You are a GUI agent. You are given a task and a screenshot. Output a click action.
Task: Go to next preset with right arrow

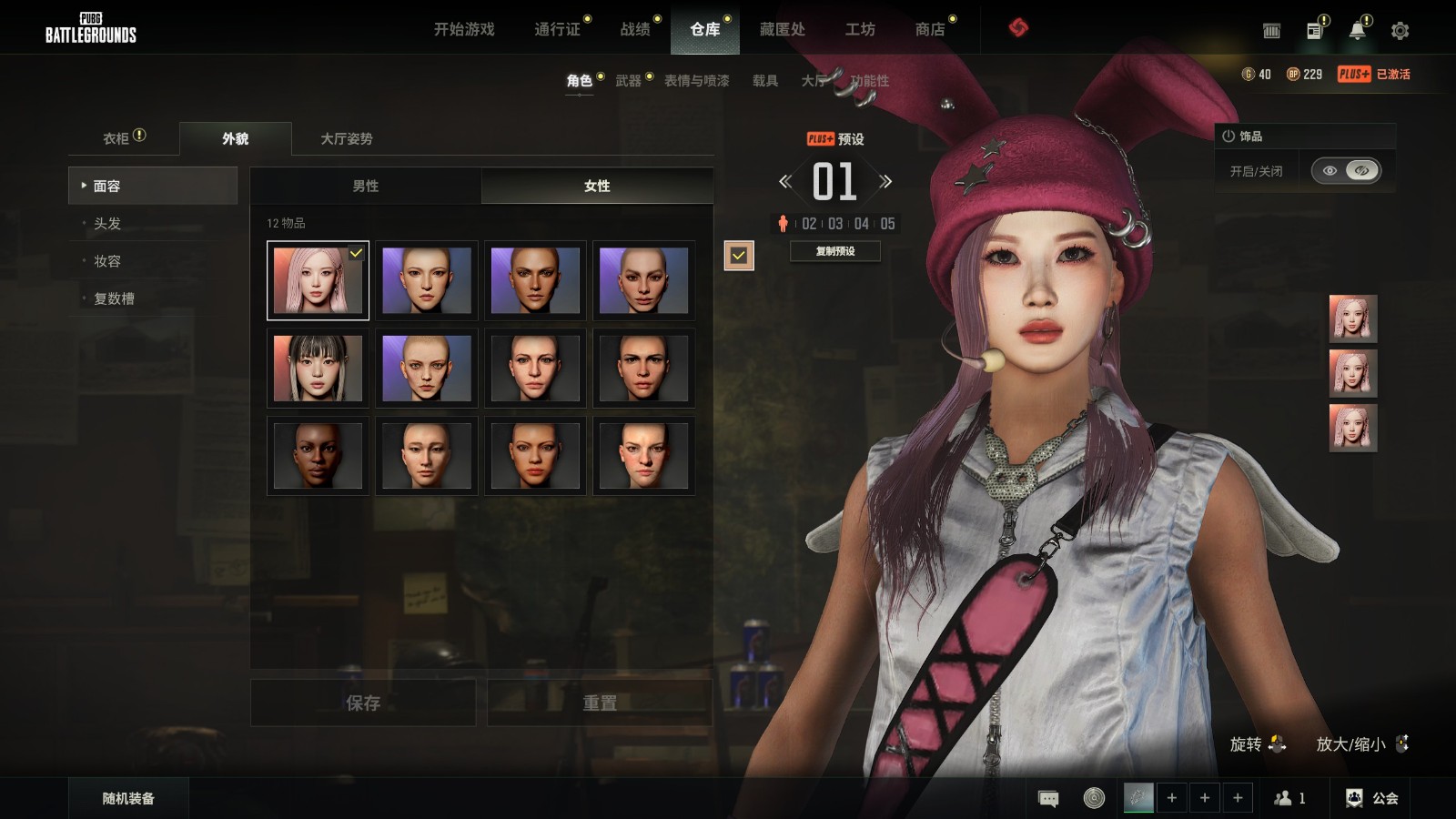coord(885,182)
